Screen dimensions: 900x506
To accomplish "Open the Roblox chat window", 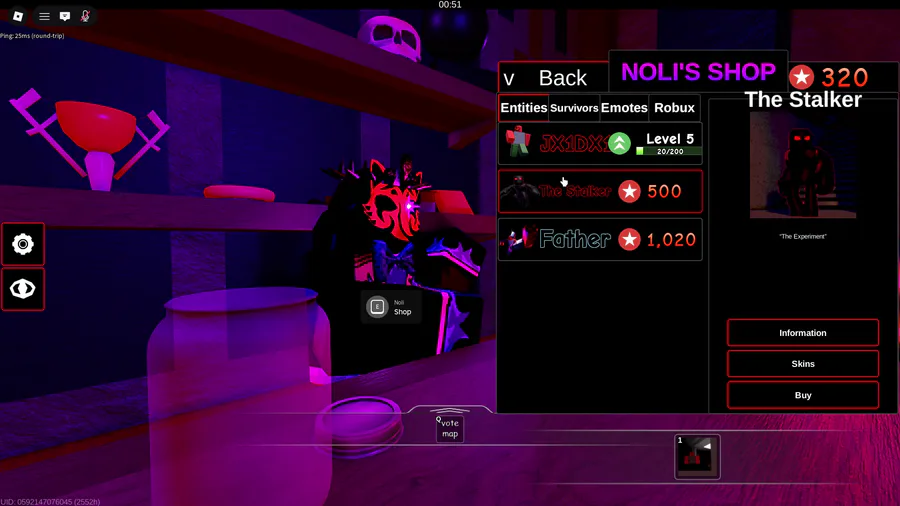I will click(x=65, y=16).
